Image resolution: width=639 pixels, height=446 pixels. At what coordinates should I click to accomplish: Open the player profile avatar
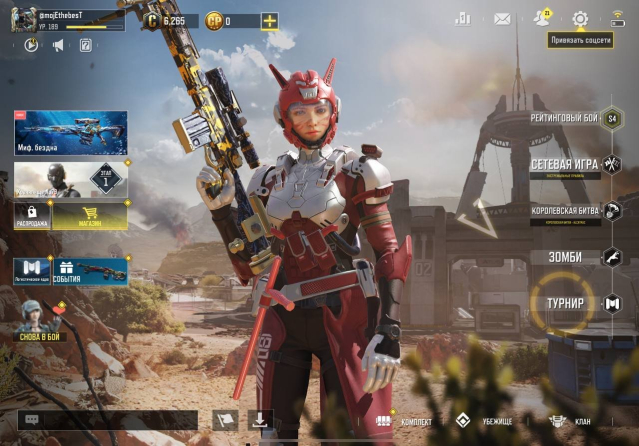[24, 19]
